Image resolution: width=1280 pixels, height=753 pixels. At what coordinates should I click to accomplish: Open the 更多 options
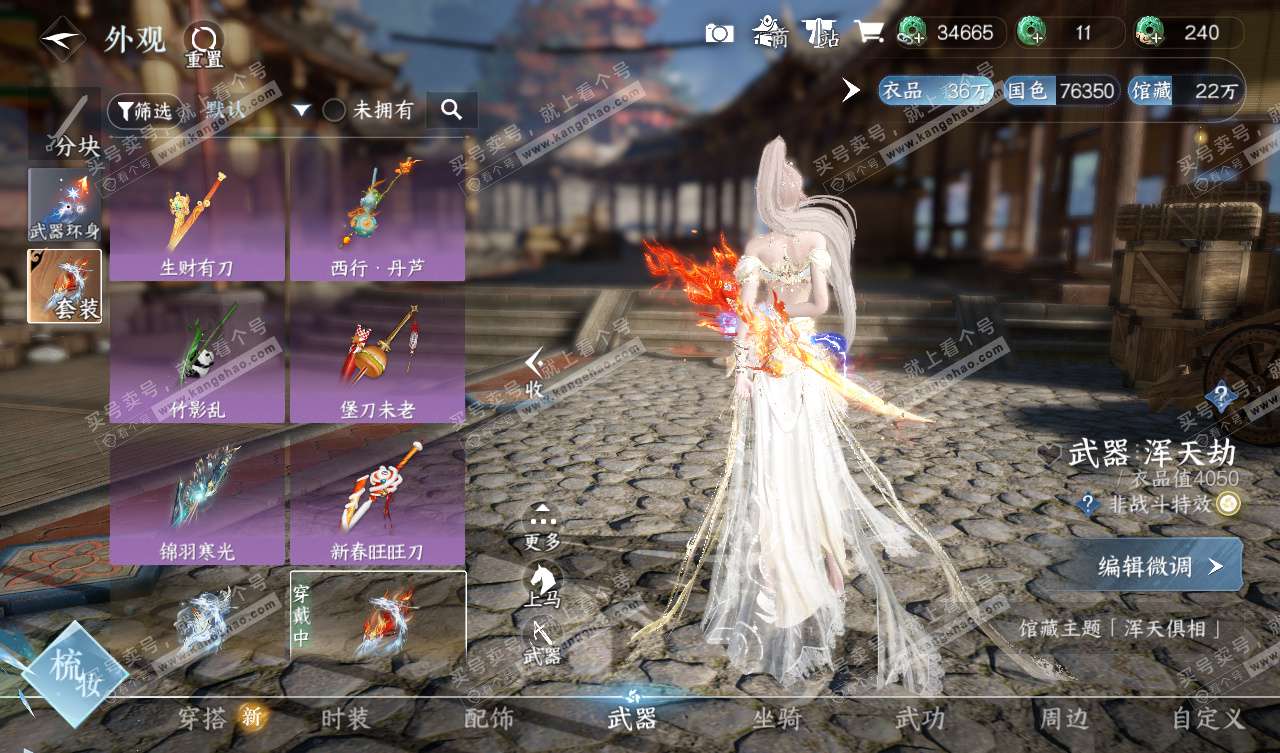pos(542,525)
